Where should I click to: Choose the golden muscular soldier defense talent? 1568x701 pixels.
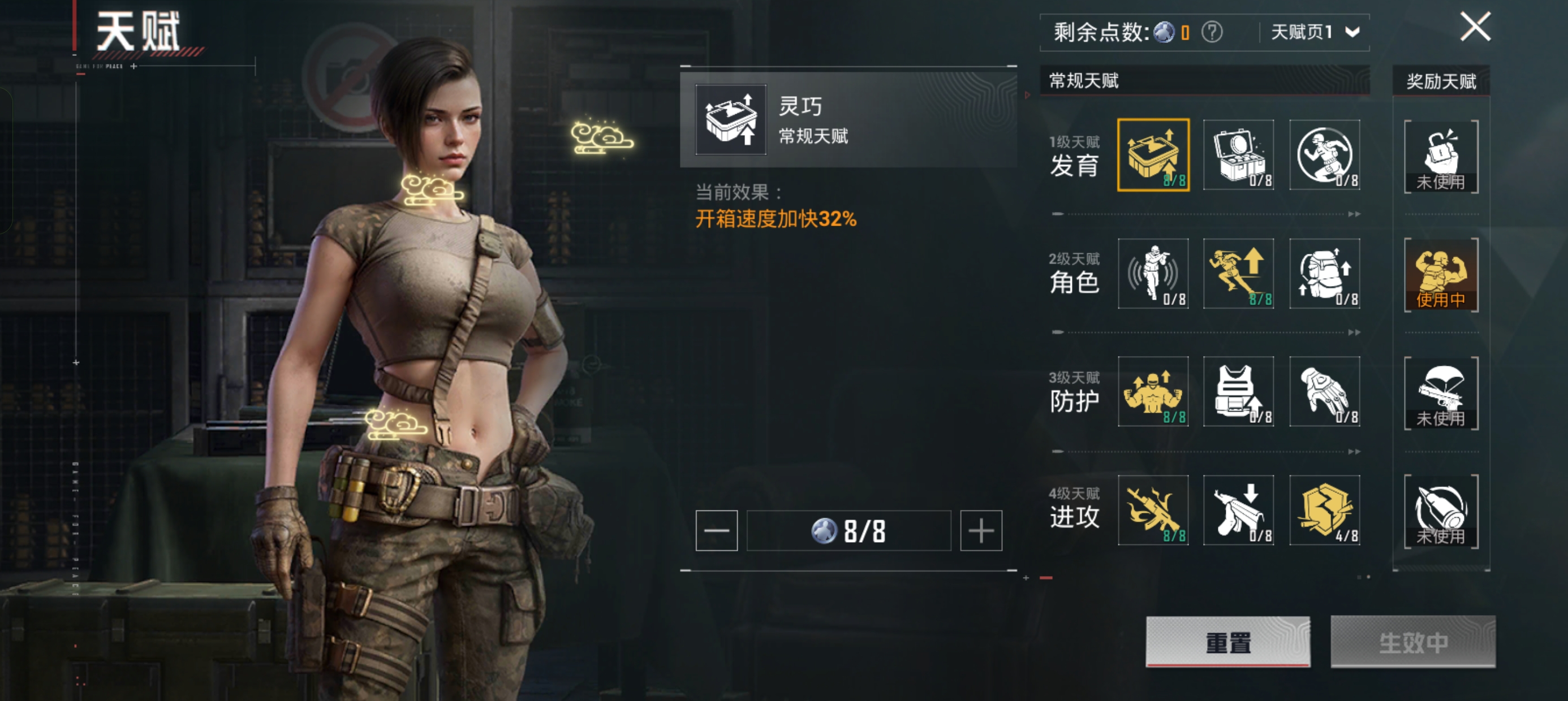click(1153, 392)
